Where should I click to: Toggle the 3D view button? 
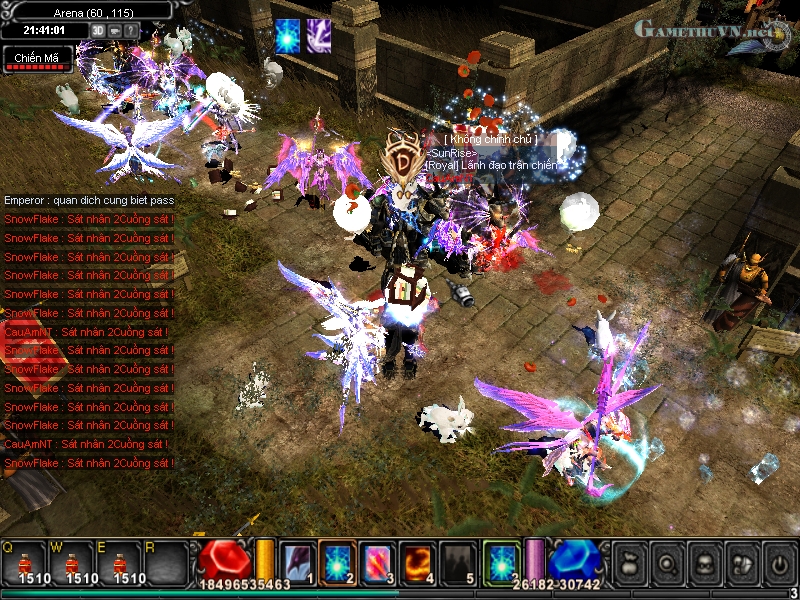(99, 30)
